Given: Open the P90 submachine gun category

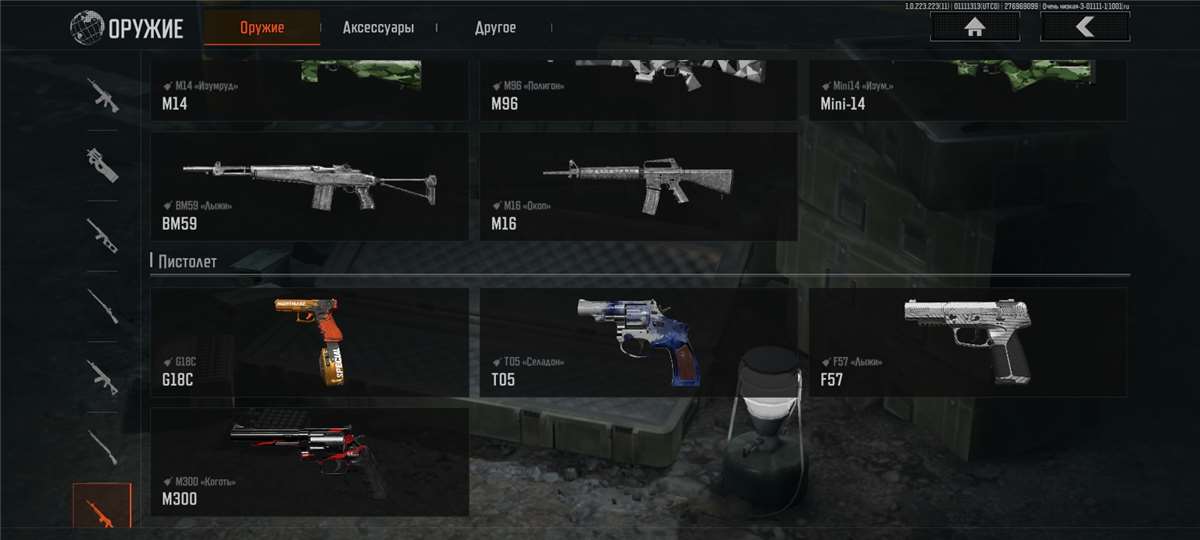Looking at the screenshot, I should (x=102, y=165).
